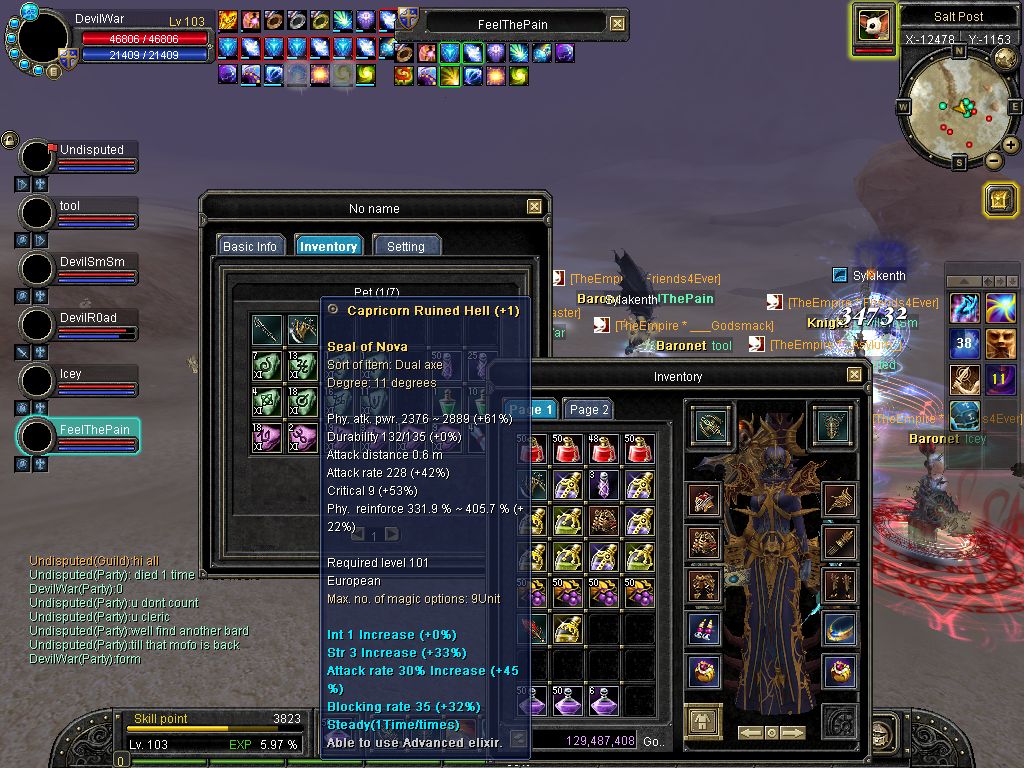Close the No name pet window
The width and height of the screenshot is (1024, 768).
[535, 207]
